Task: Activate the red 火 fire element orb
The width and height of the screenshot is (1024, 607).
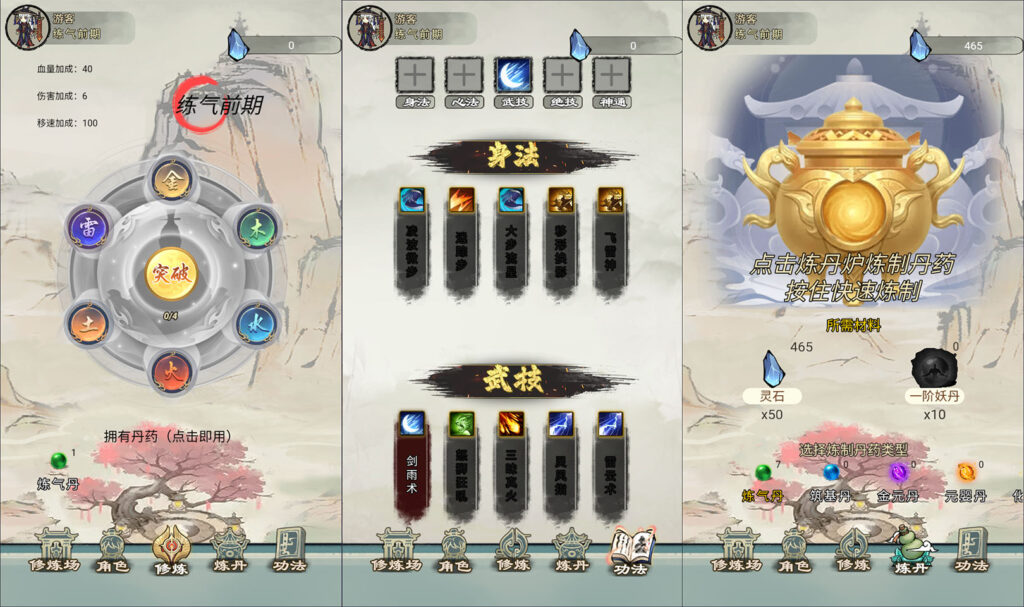Action: coord(171,372)
